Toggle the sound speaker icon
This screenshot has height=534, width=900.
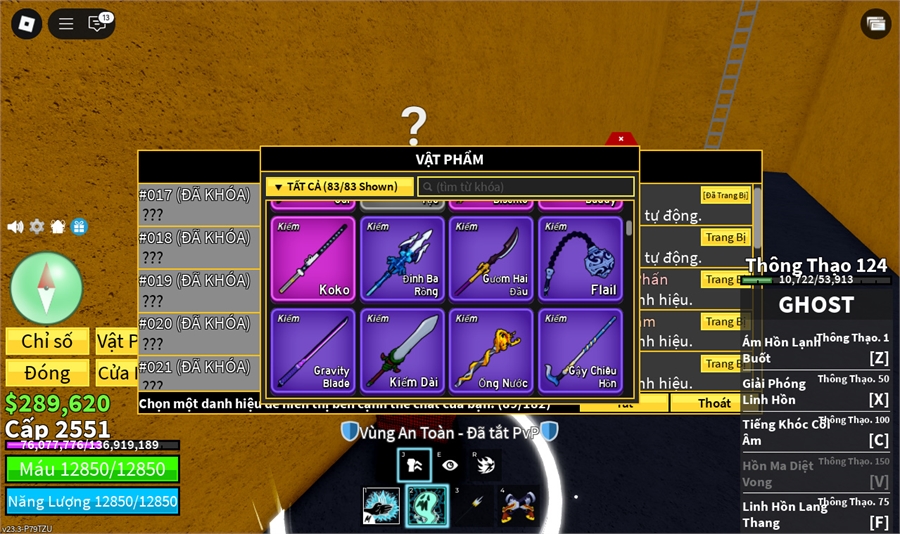[x=15, y=227]
